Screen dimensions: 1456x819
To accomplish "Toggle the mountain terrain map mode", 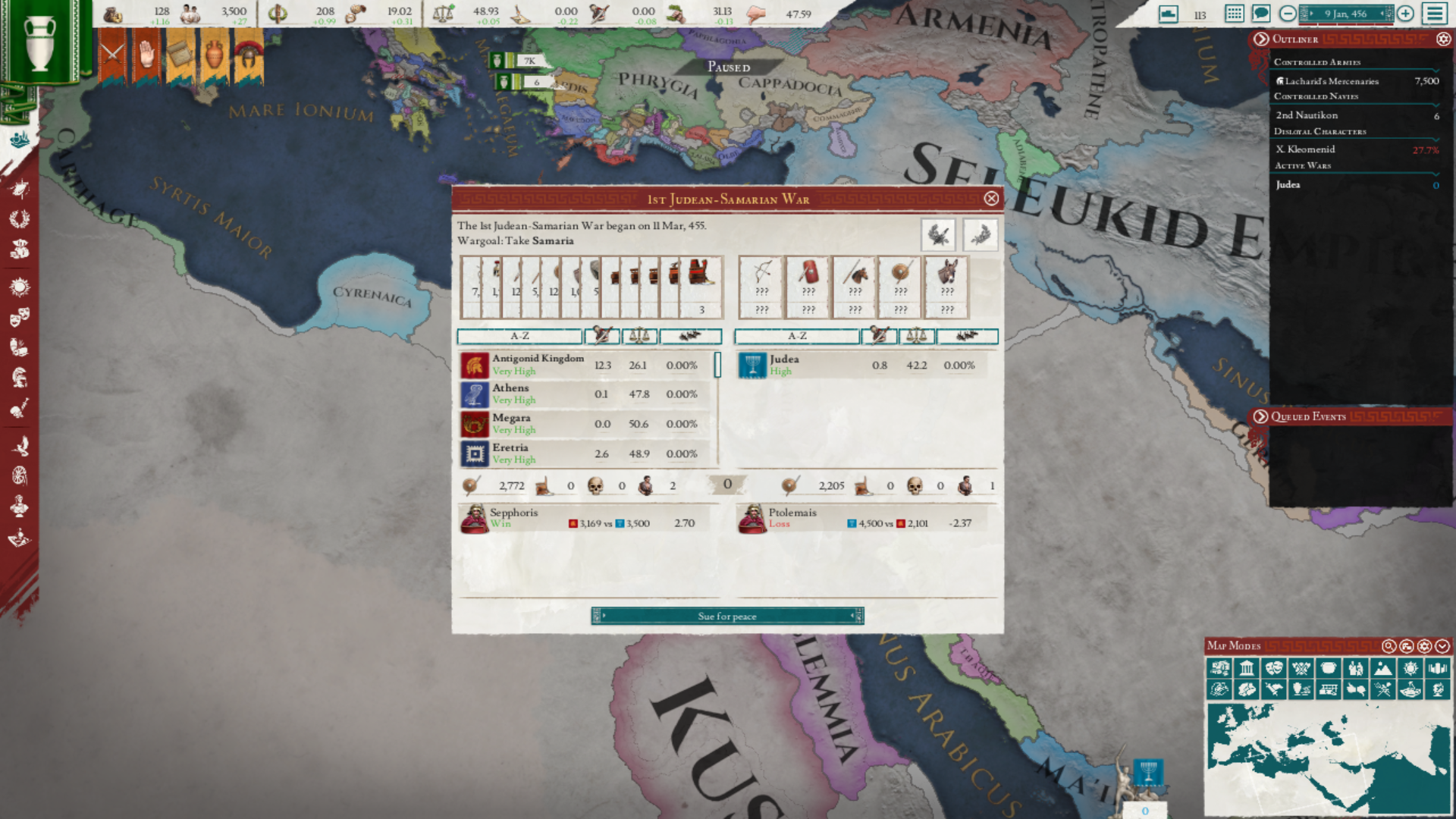I will [x=1383, y=668].
